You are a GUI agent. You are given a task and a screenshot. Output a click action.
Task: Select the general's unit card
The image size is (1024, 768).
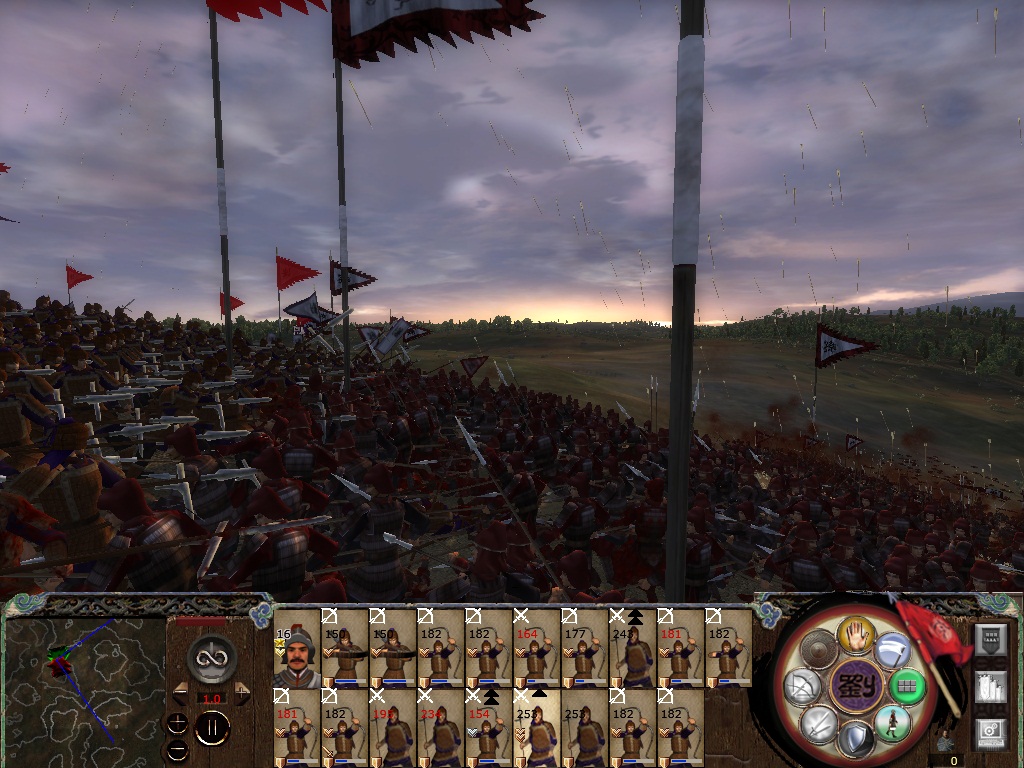click(x=296, y=648)
